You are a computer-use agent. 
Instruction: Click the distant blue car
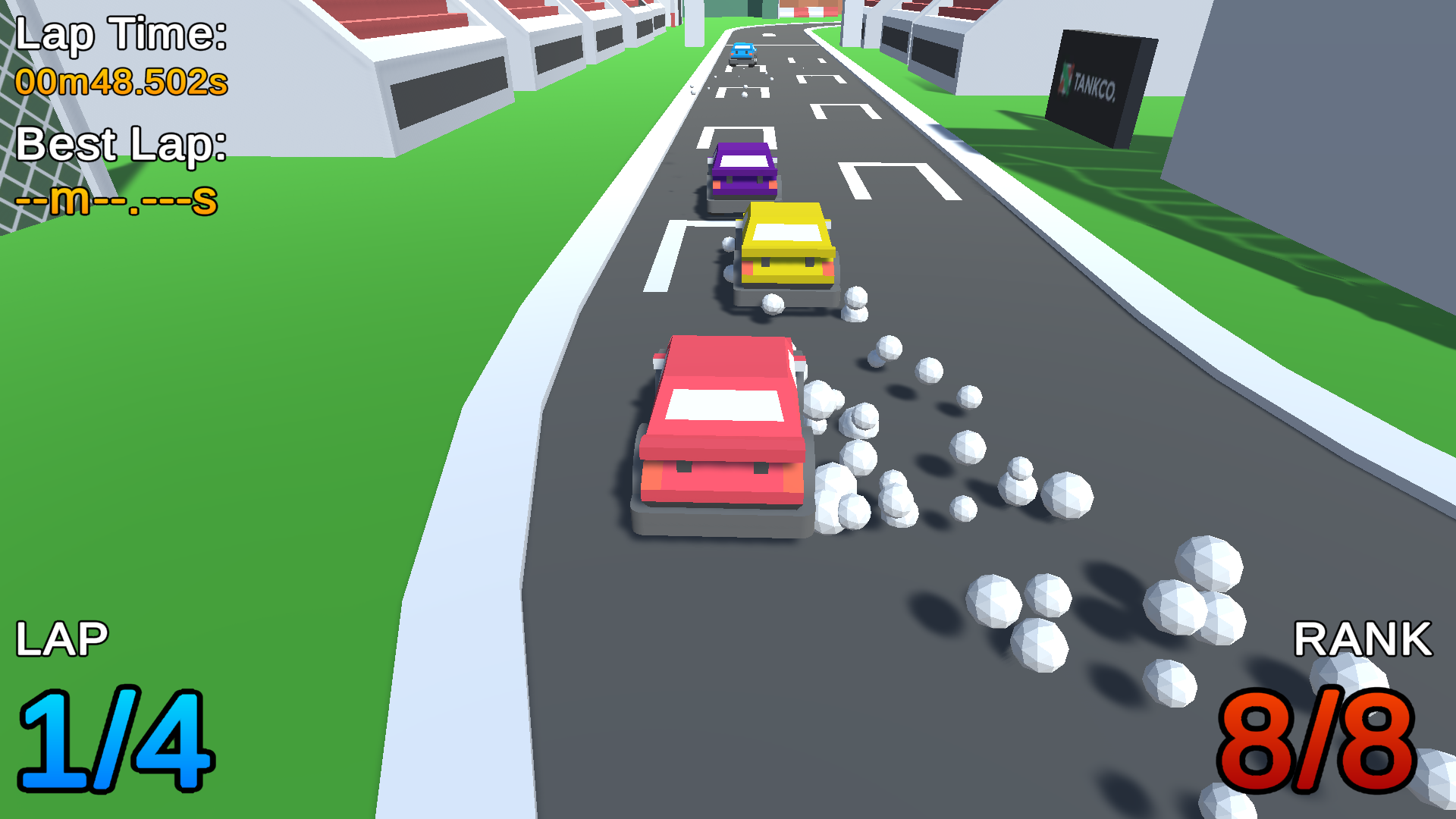click(x=743, y=53)
